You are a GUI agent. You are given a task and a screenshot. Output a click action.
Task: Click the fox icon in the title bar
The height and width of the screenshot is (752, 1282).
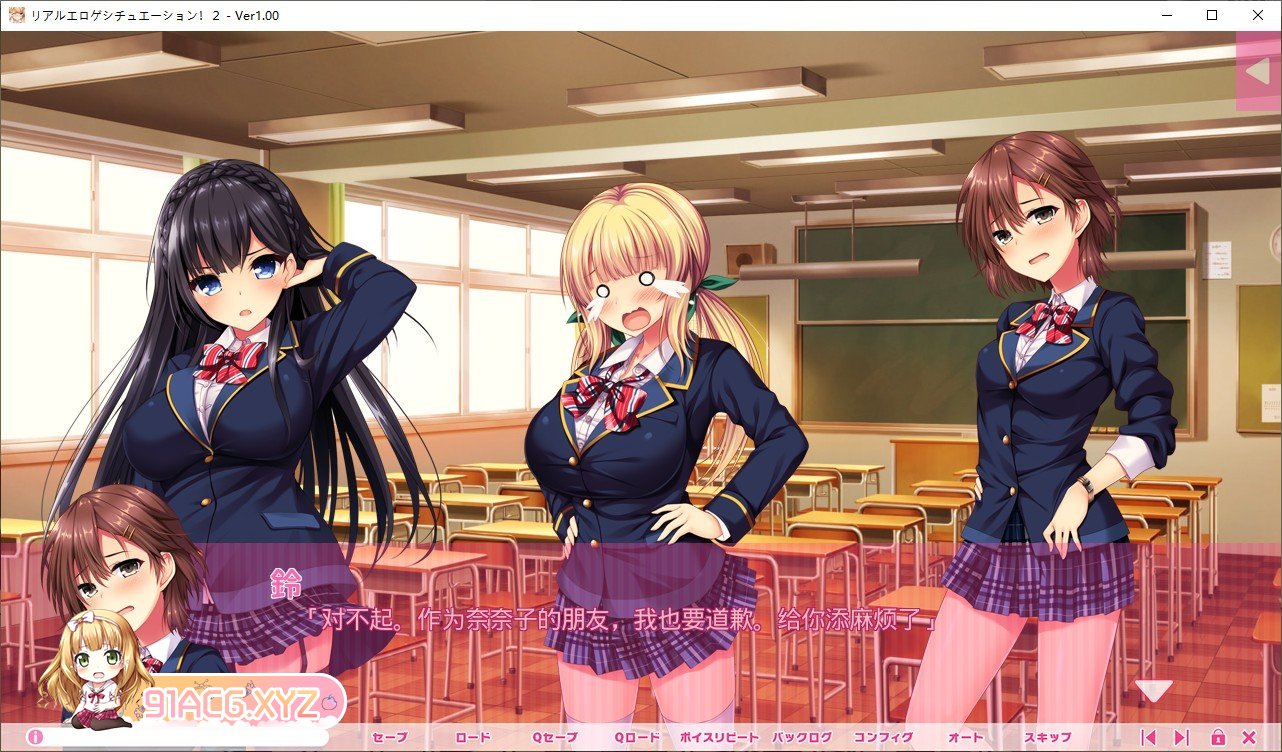tap(16, 15)
